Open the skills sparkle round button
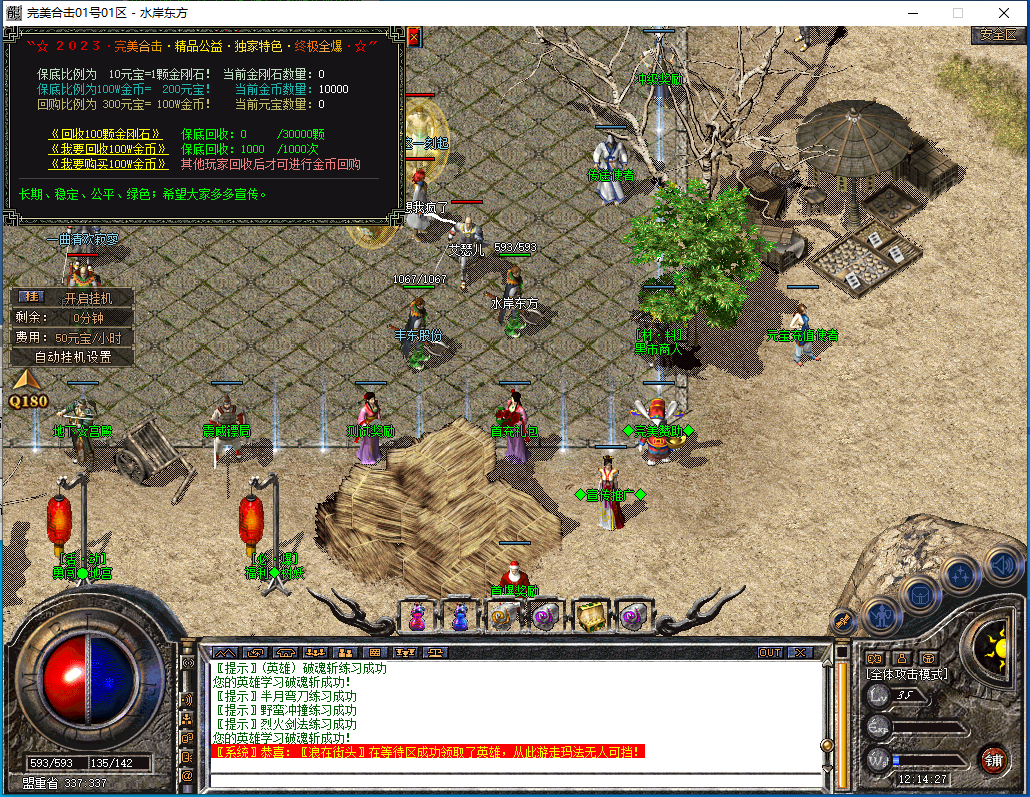 [x=960, y=574]
